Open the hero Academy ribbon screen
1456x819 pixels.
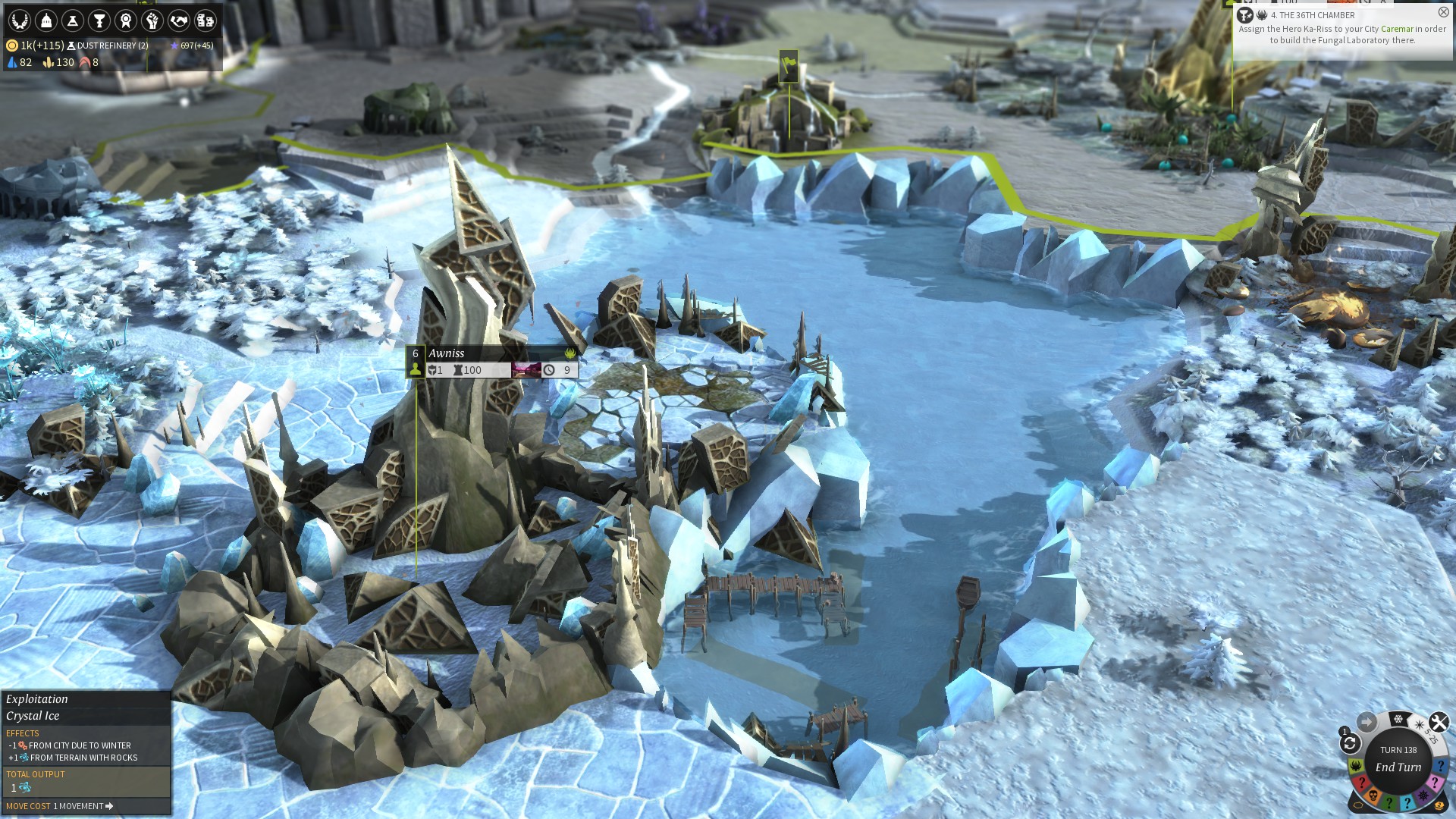coord(126,20)
